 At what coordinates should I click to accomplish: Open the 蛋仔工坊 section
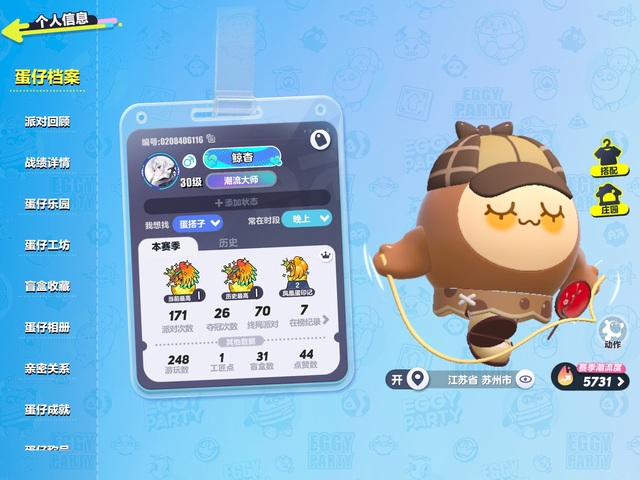47,245
